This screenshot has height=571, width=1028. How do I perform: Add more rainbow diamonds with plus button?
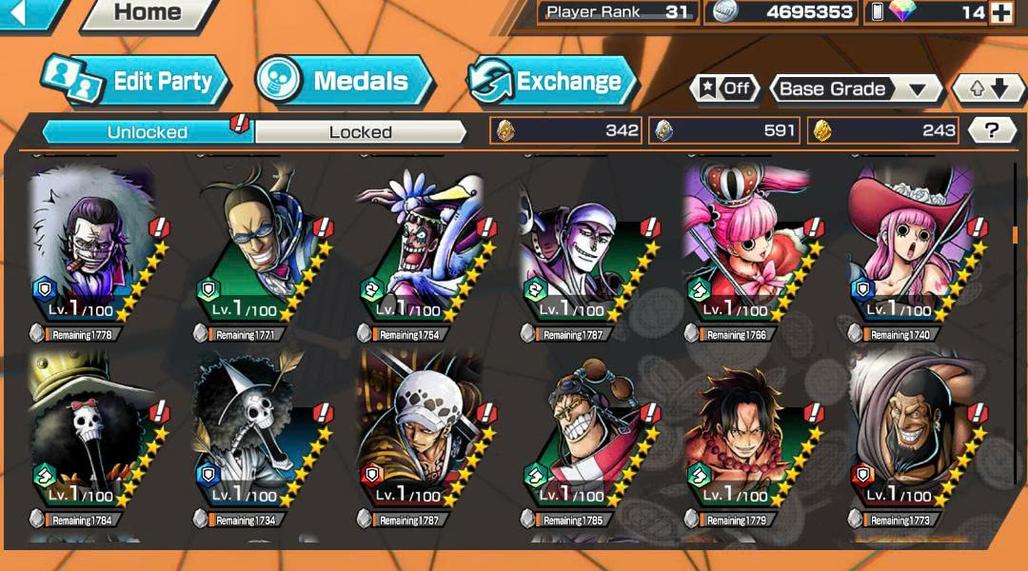click(1000, 13)
